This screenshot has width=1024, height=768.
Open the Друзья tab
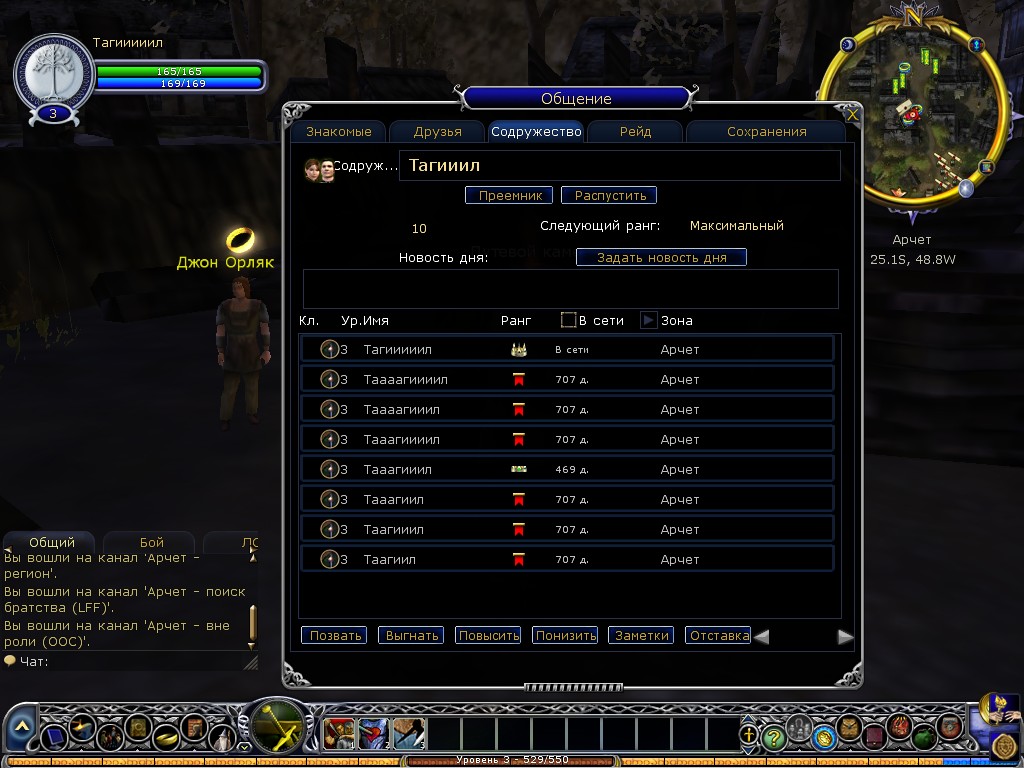point(437,132)
